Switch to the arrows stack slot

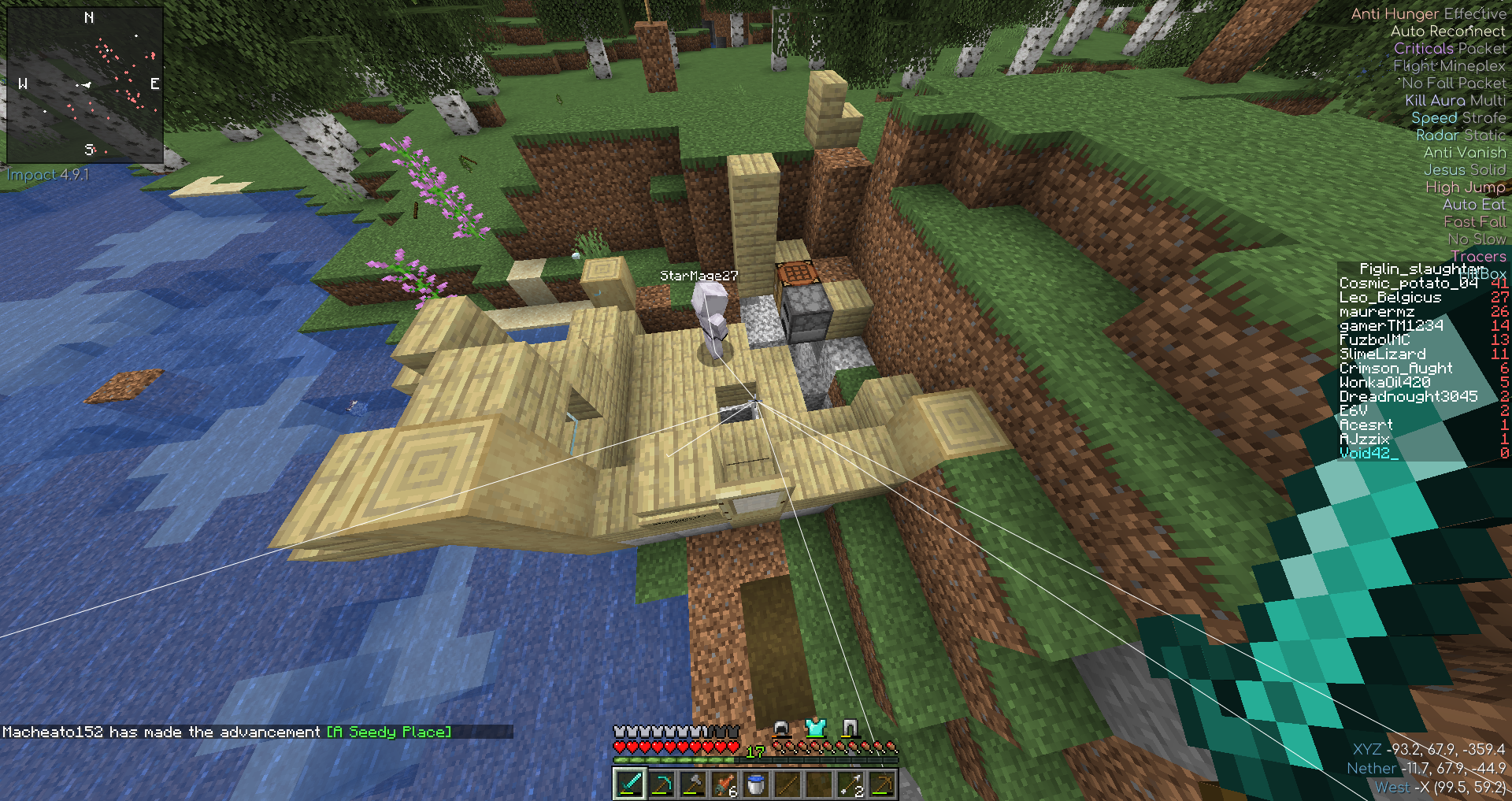click(850, 784)
